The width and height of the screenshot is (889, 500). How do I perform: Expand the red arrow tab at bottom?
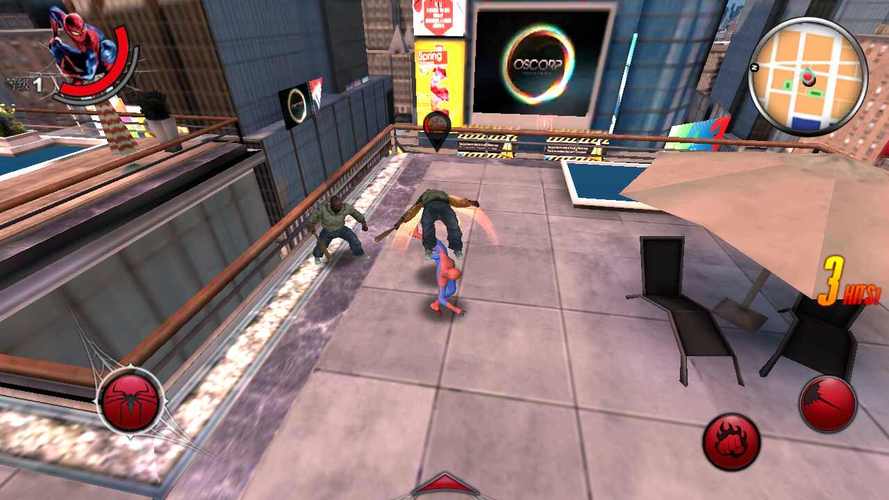point(443,487)
